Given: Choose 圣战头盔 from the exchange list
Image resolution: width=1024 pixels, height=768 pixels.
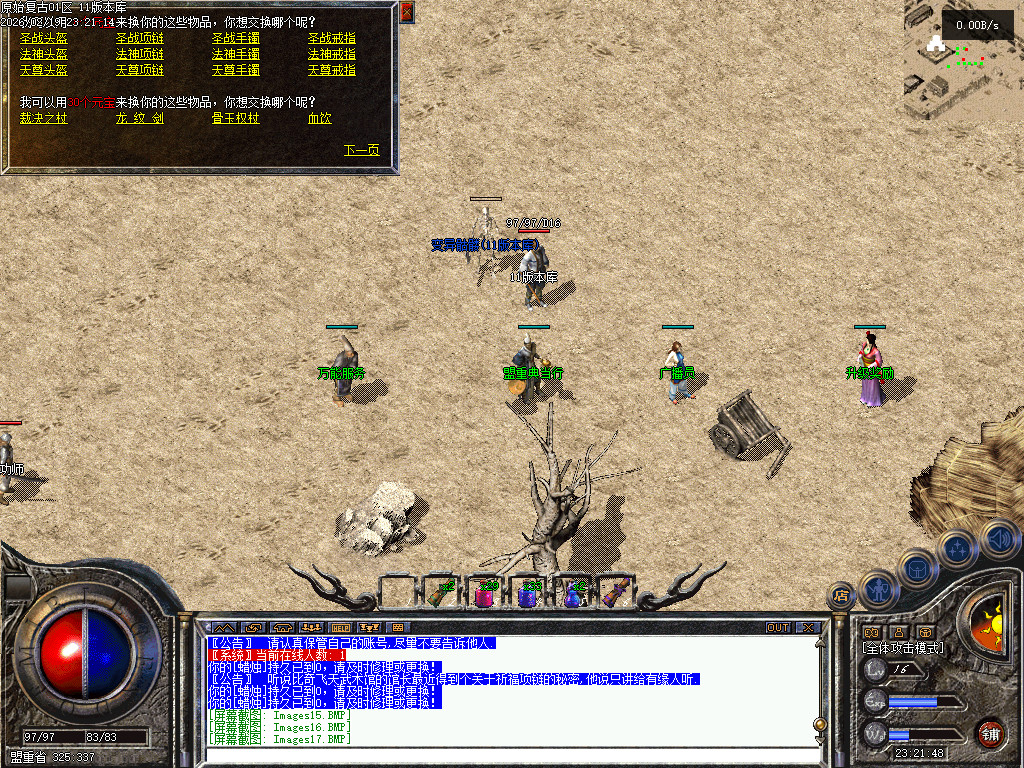Looking at the screenshot, I should [44, 38].
